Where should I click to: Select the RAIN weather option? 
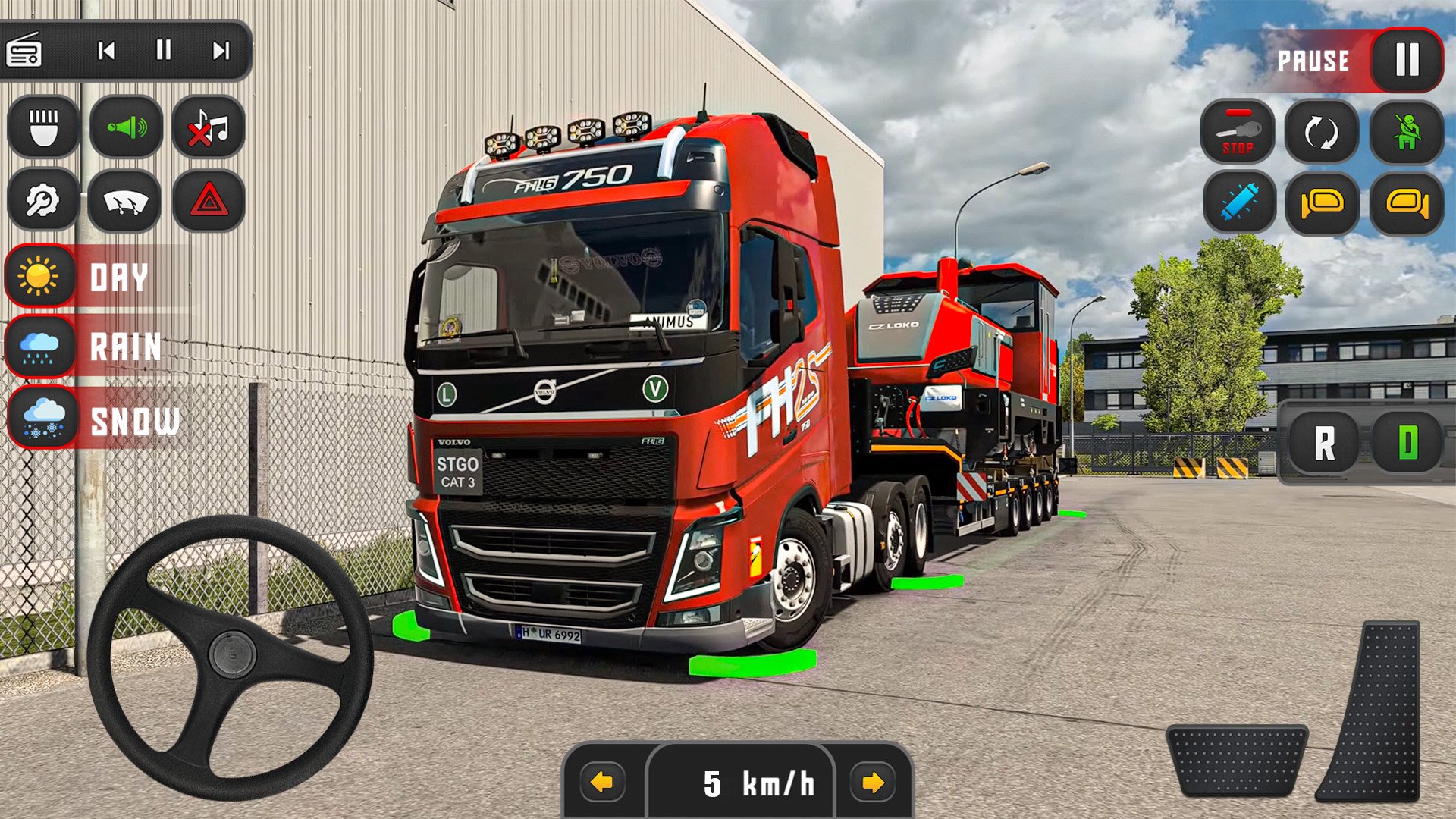coord(40,347)
